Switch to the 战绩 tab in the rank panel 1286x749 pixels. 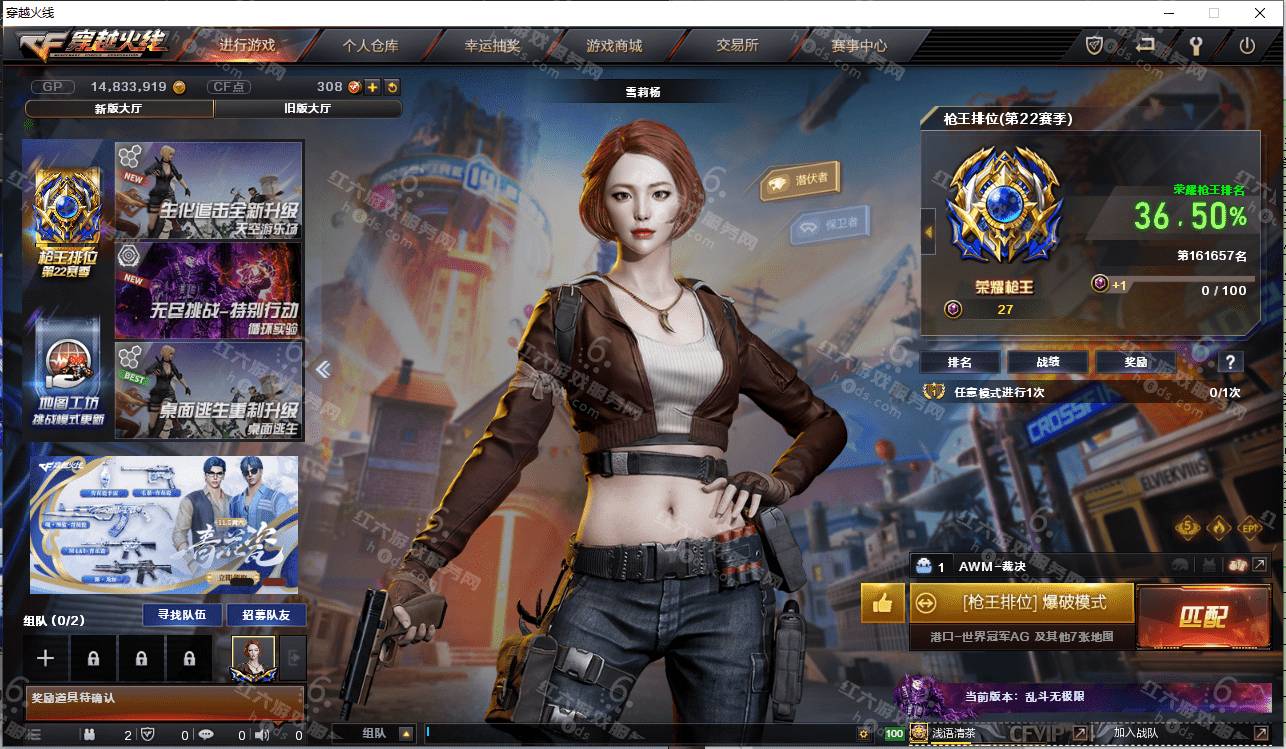click(1047, 362)
